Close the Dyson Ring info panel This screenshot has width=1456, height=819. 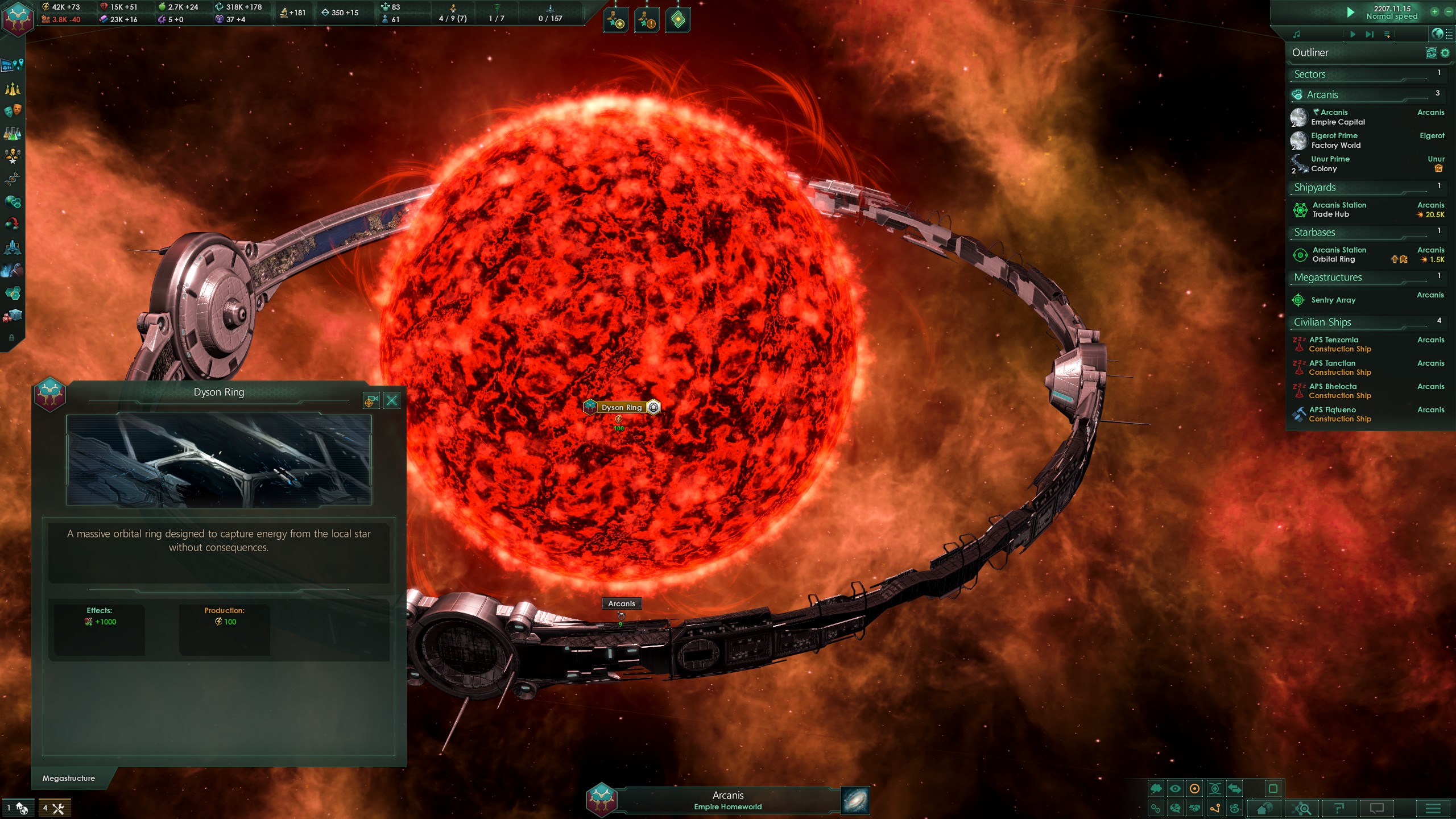point(392,401)
